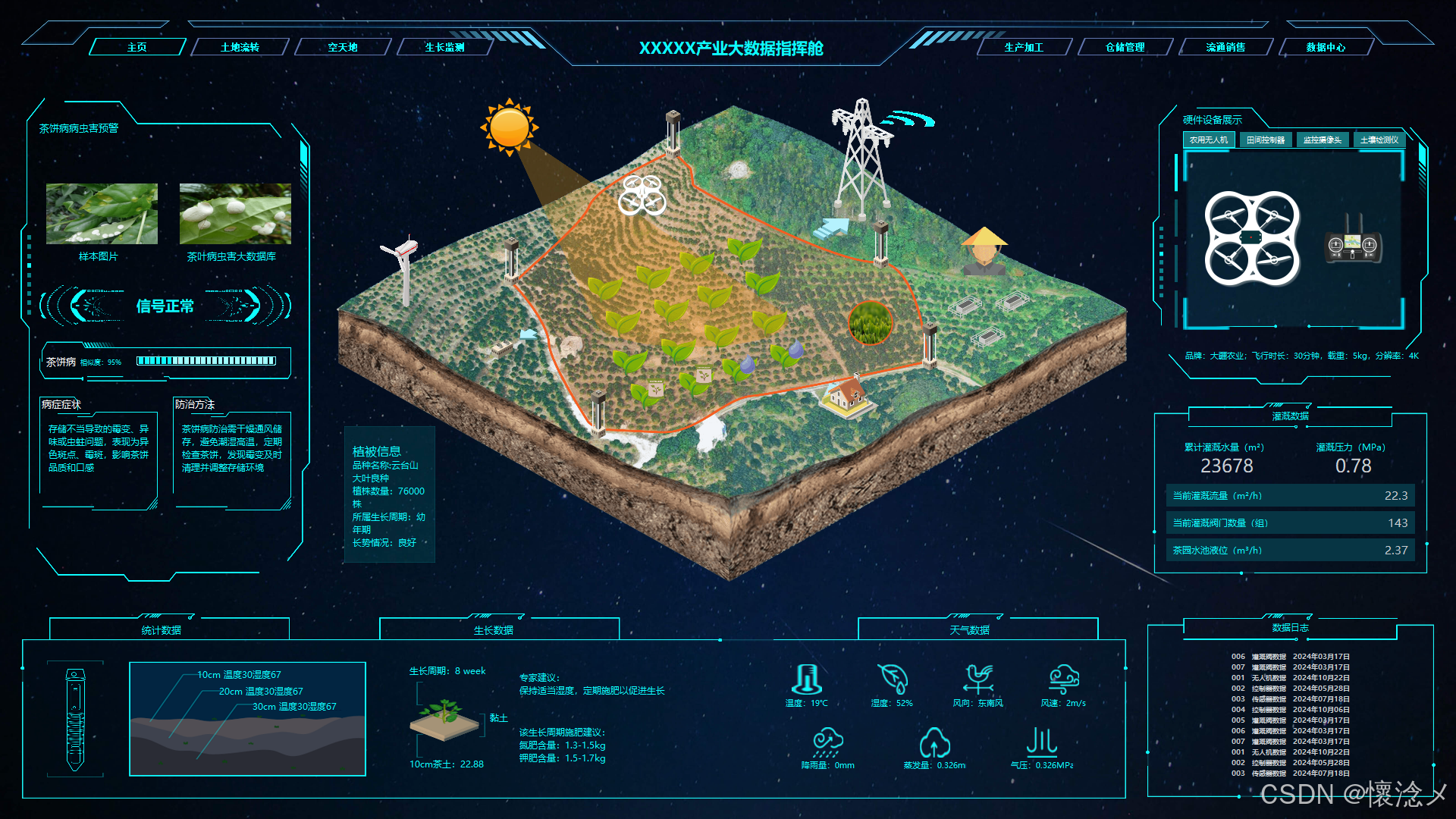Open the 茶叶病虫害大数据库 thumbnail
The image size is (1456, 819).
click(x=235, y=214)
